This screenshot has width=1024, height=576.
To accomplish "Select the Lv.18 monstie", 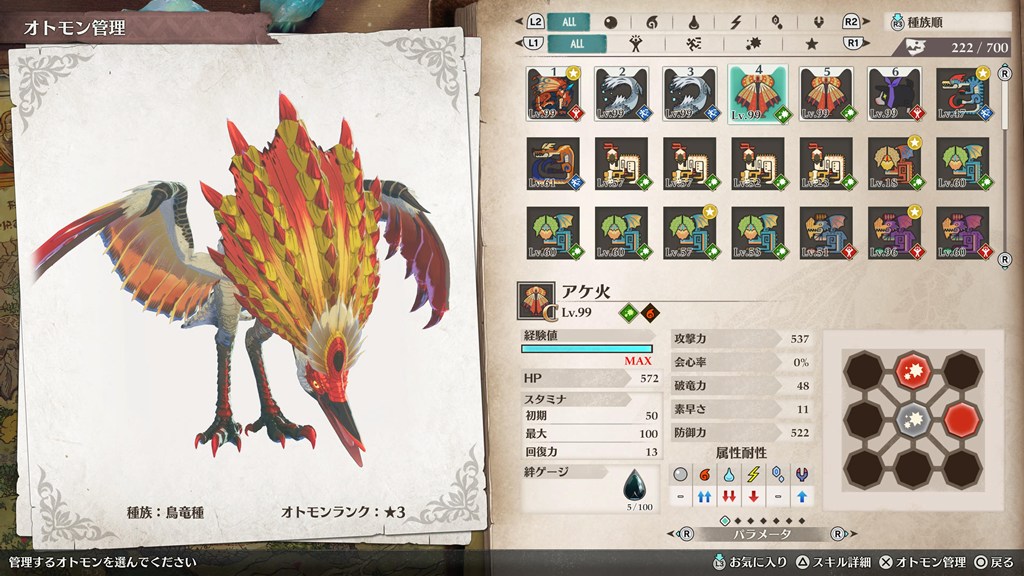I will 894,163.
